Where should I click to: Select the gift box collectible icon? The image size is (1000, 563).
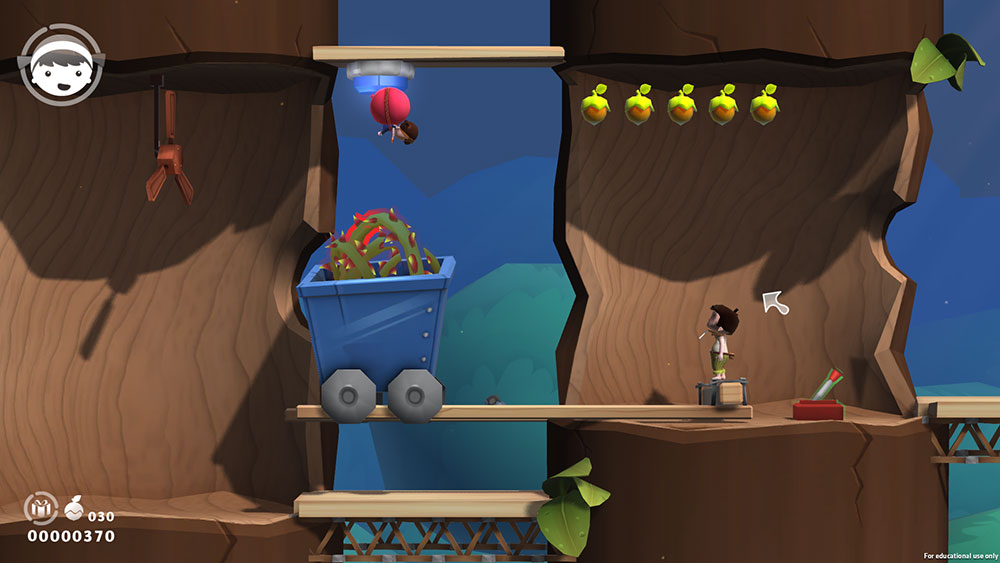coord(41,509)
